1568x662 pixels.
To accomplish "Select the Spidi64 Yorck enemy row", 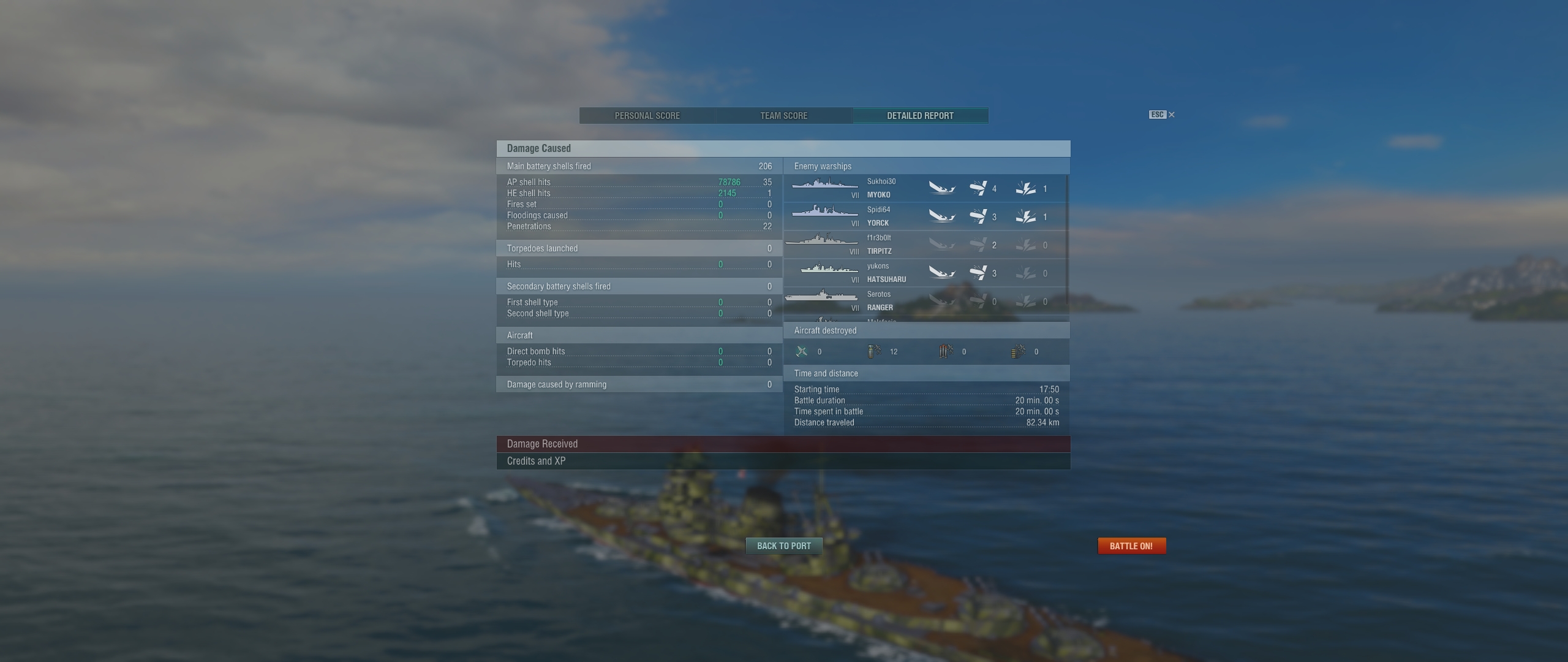I will click(925, 216).
